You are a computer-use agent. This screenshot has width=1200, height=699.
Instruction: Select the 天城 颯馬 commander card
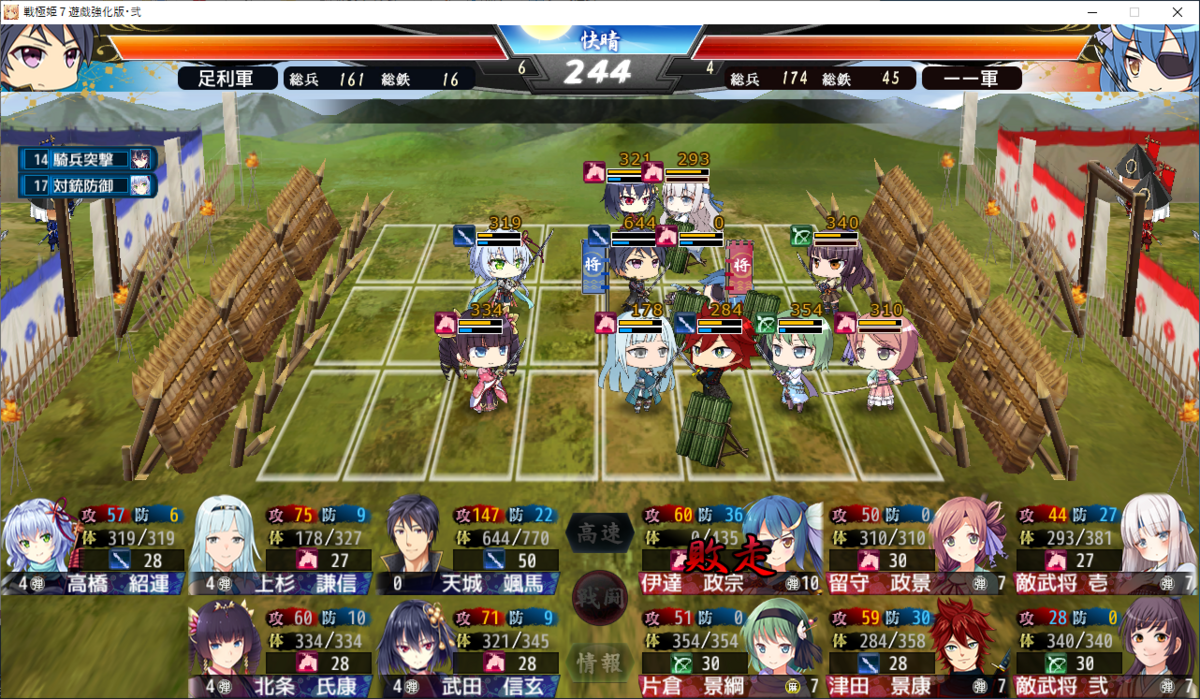(468, 548)
